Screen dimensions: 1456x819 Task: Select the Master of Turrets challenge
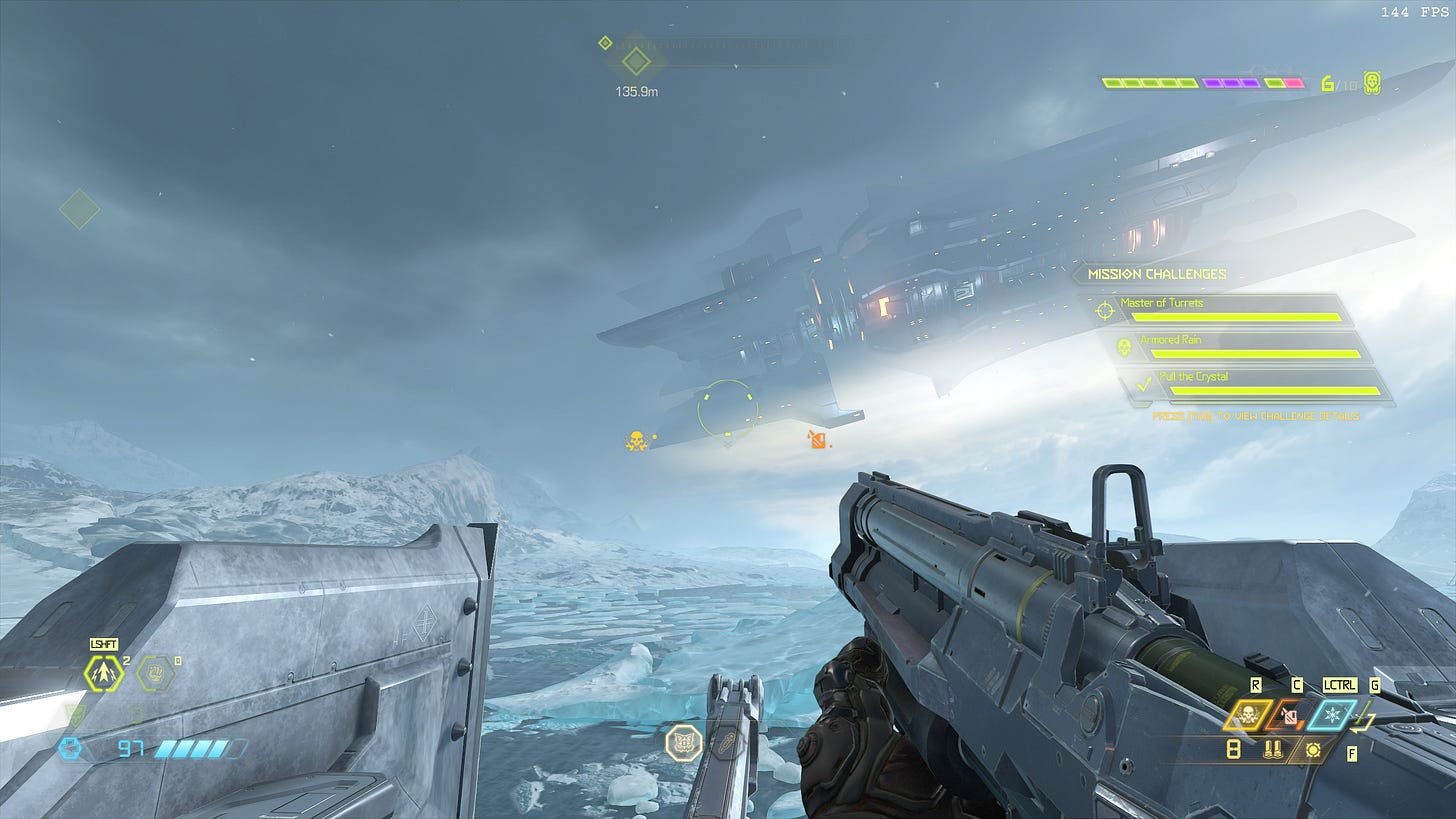point(1230,309)
